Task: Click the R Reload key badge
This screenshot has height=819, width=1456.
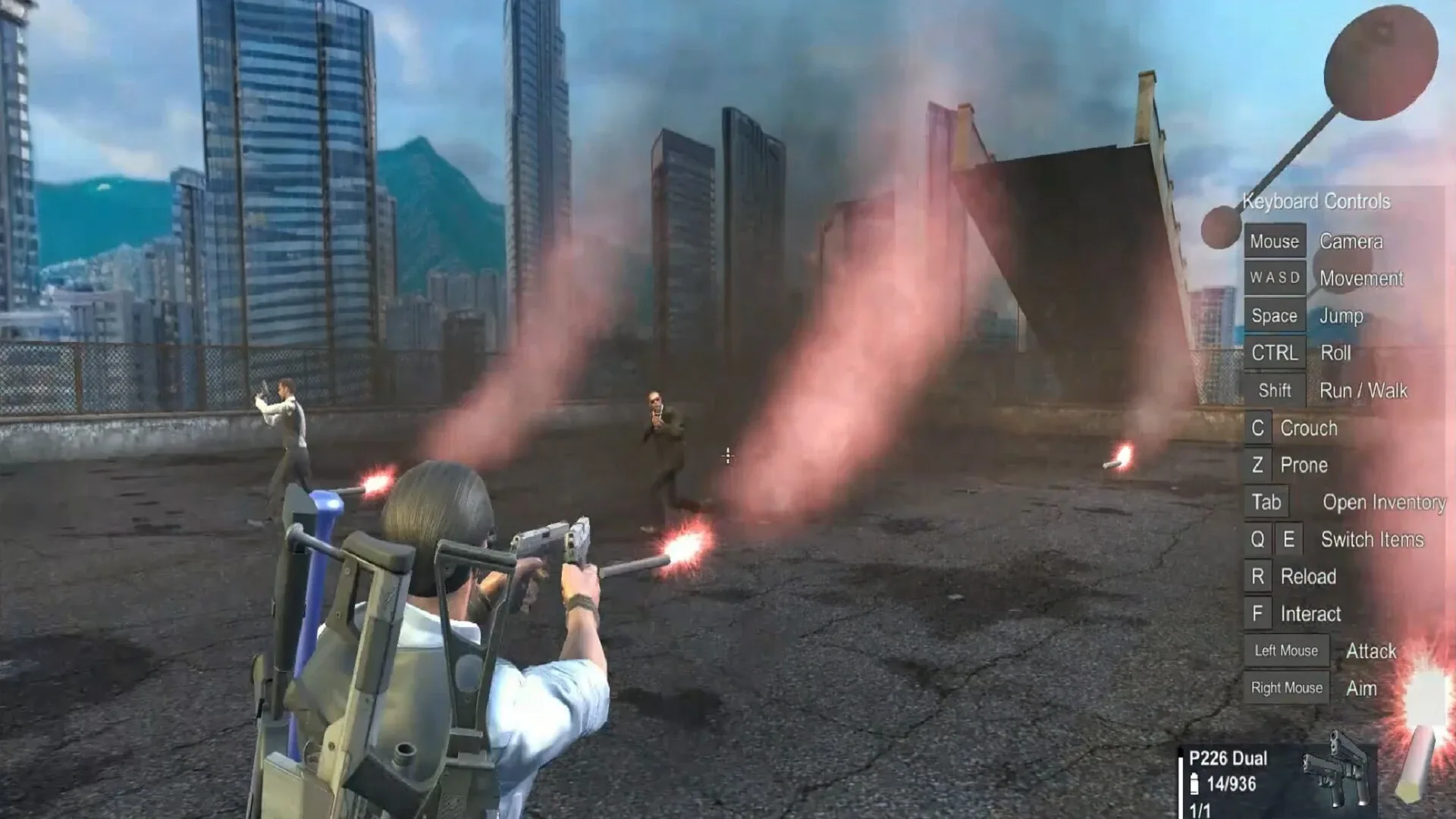Action: point(1258,576)
